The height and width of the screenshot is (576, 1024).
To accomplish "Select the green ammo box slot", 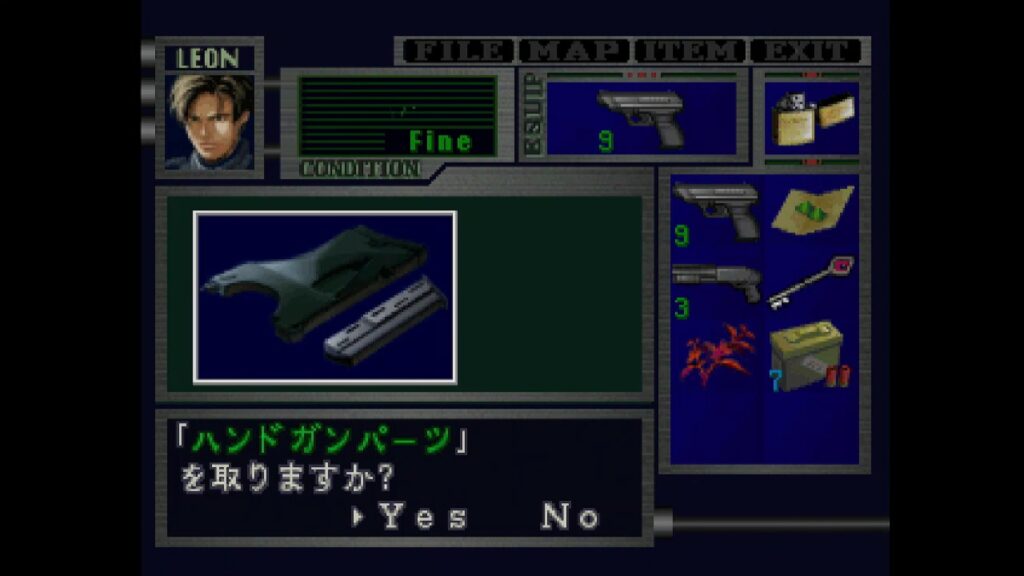I will click(x=811, y=356).
